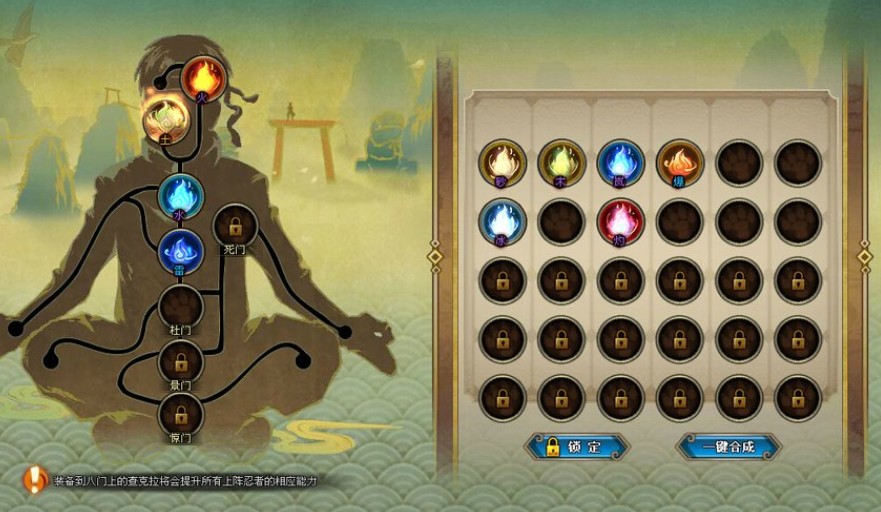Screen dimensions: 881x512
Task: Click the orange exclamation hint icon
Action: point(36,479)
